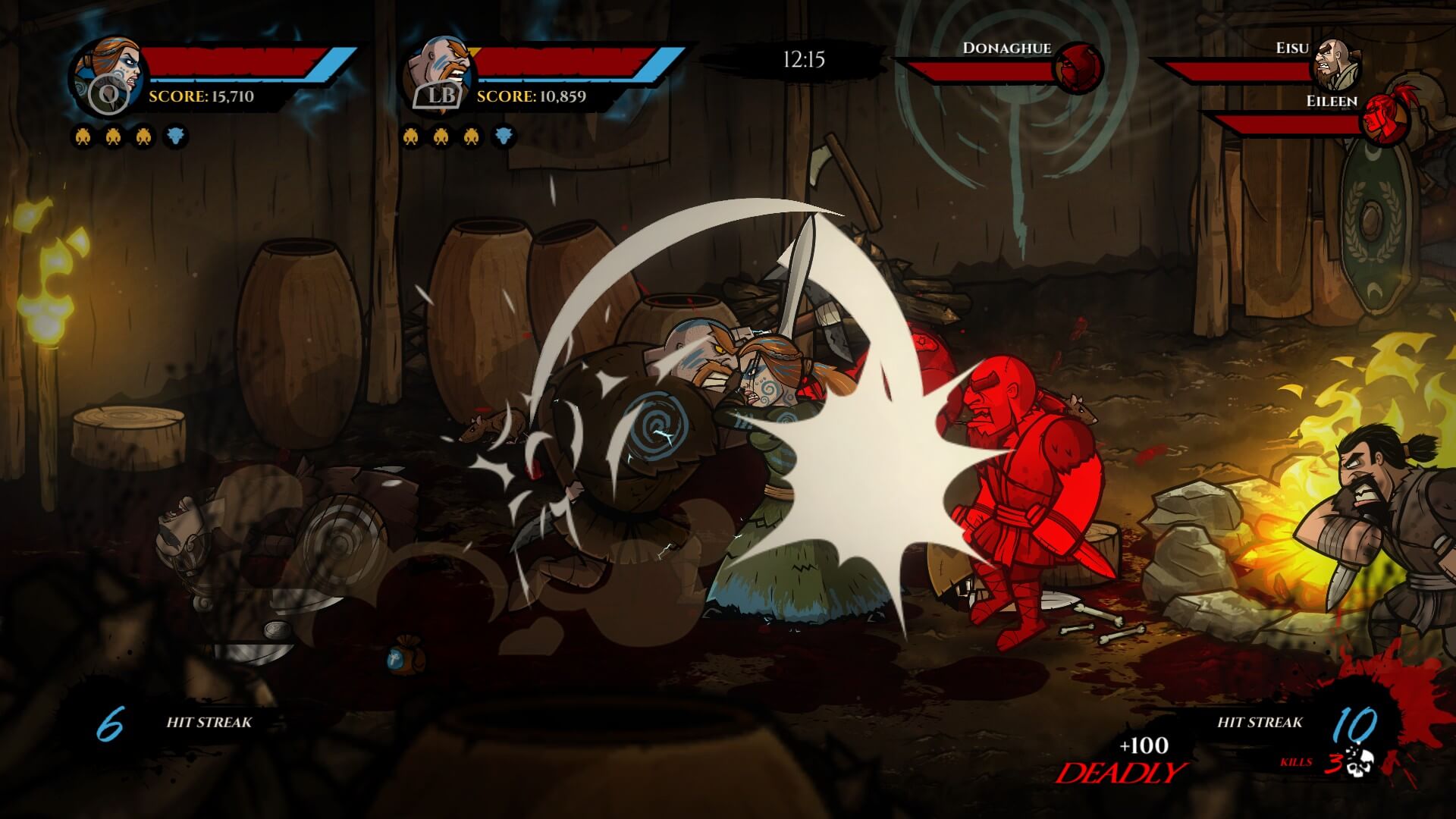Click the blue bull icon under score 10,859

(x=503, y=137)
